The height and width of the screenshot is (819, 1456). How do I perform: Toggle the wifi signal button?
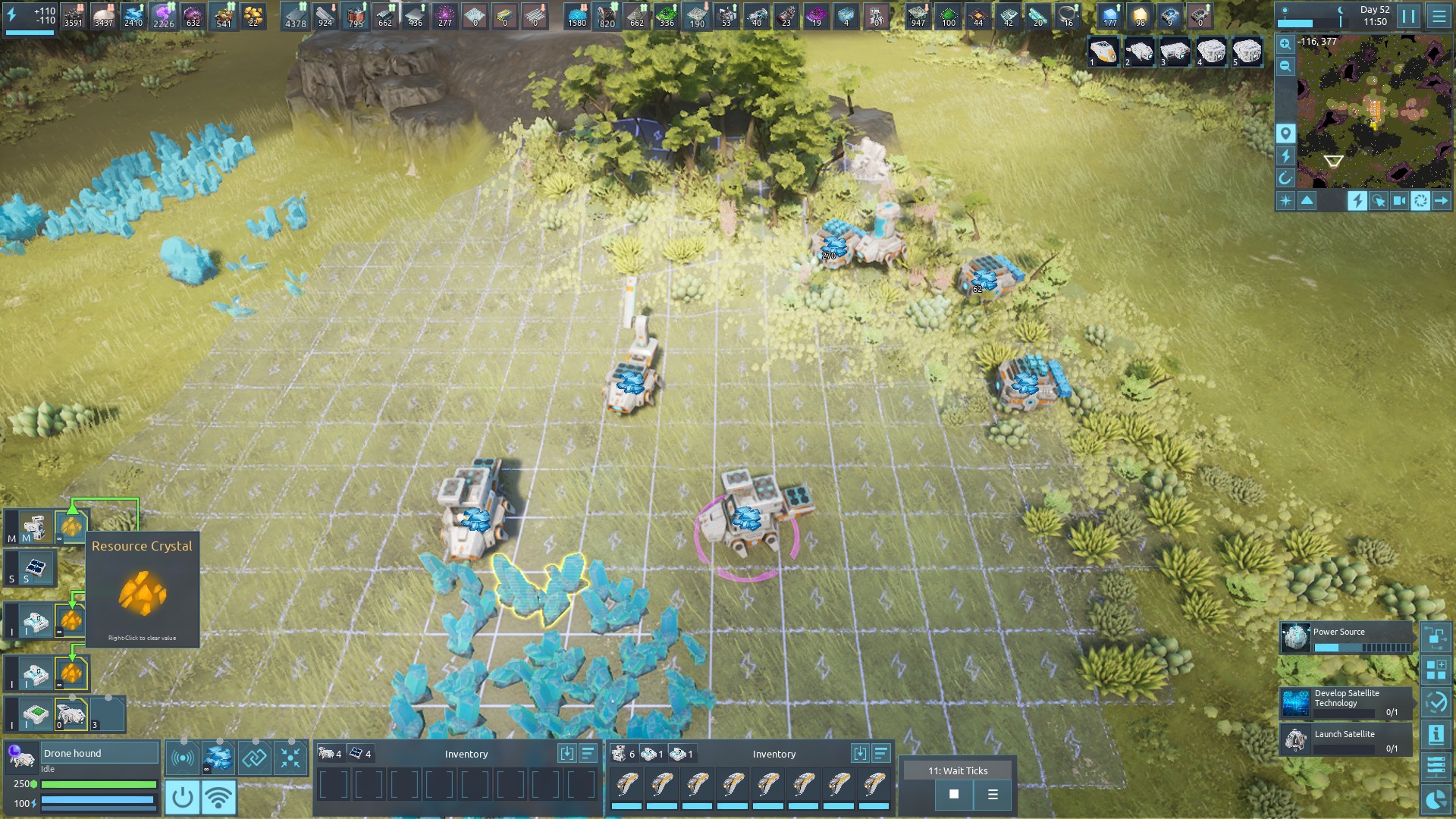218,797
